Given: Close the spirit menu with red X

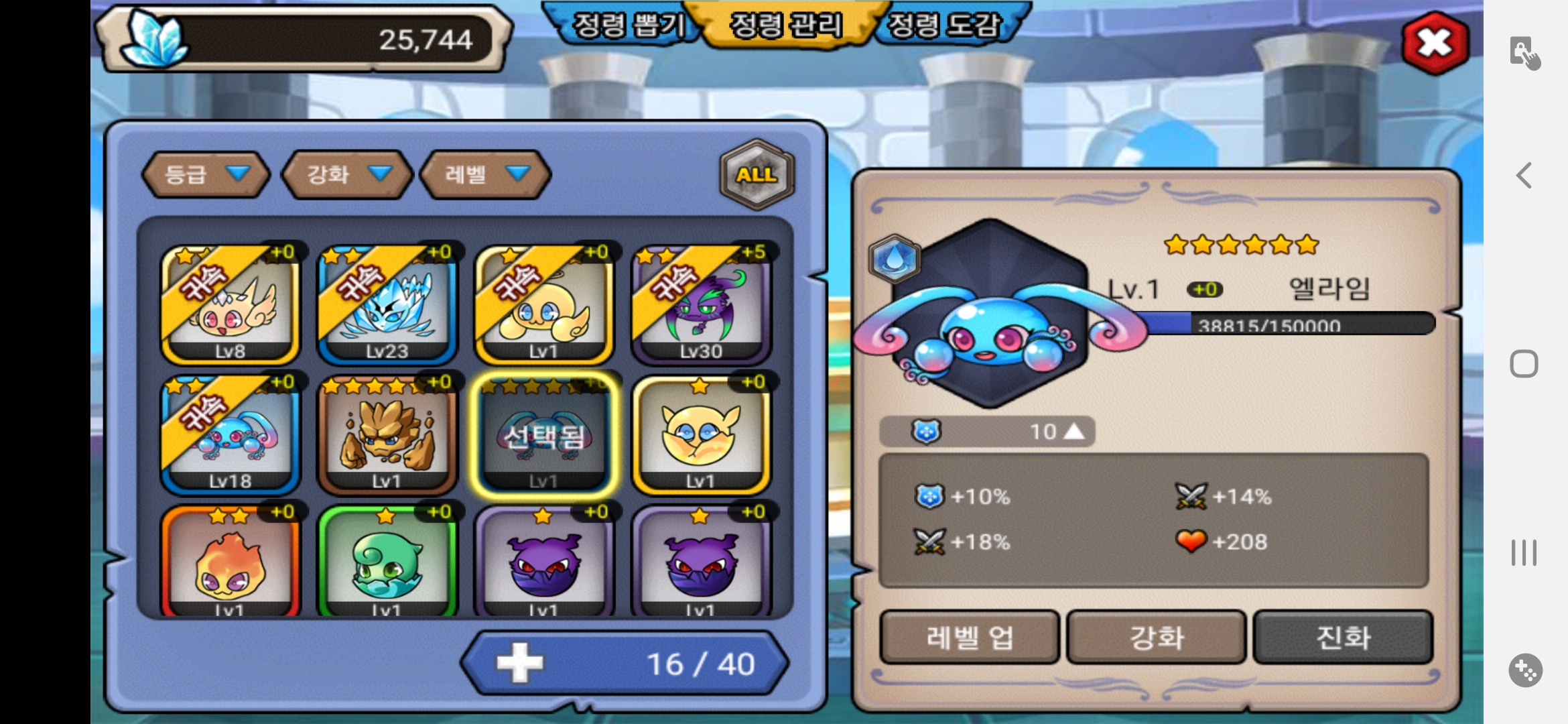Looking at the screenshot, I should [x=1435, y=43].
